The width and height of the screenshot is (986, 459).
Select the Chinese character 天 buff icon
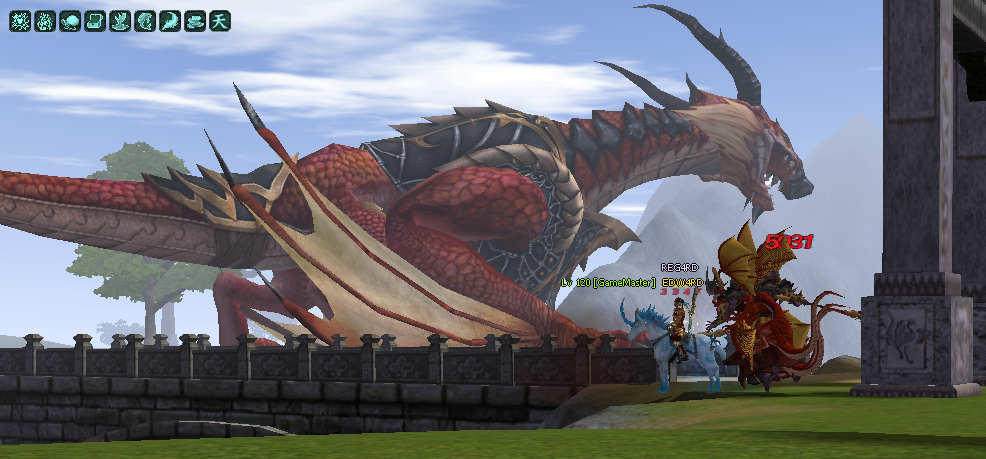(x=220, y=20)
